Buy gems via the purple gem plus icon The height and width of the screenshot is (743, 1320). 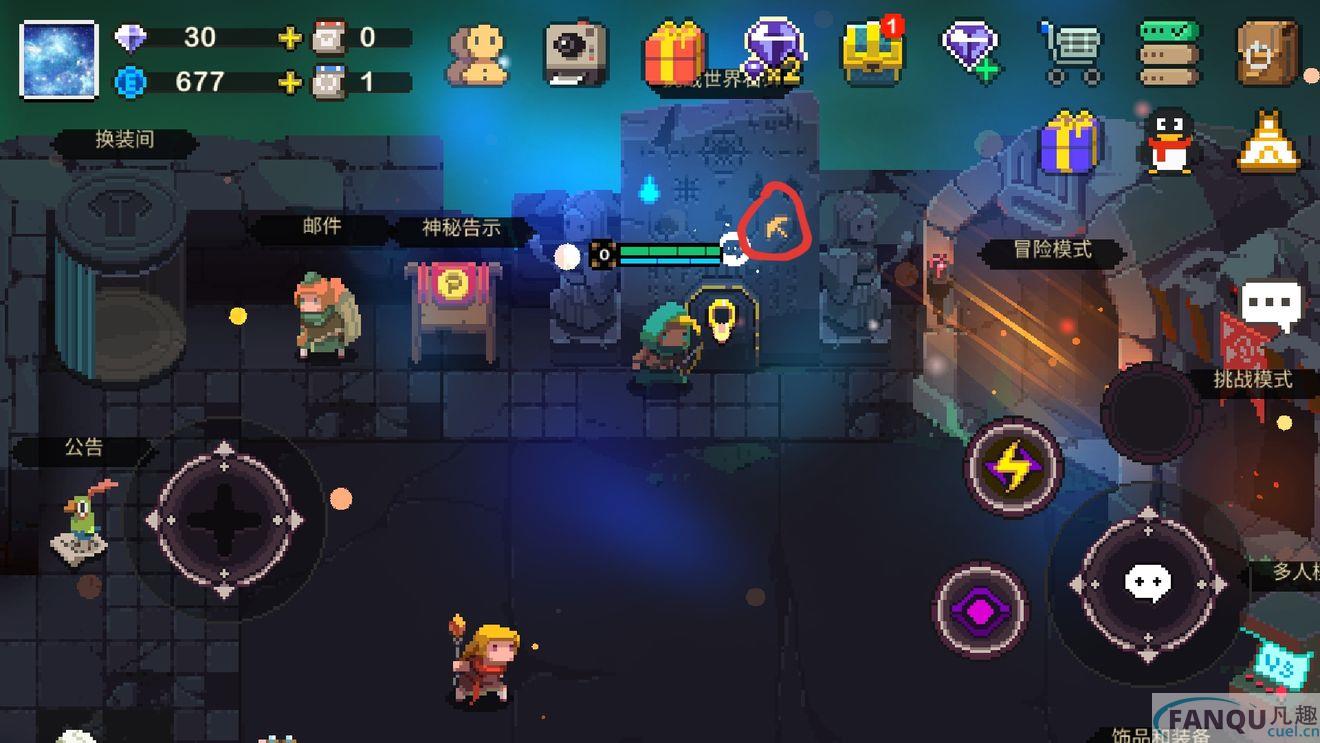970,50
